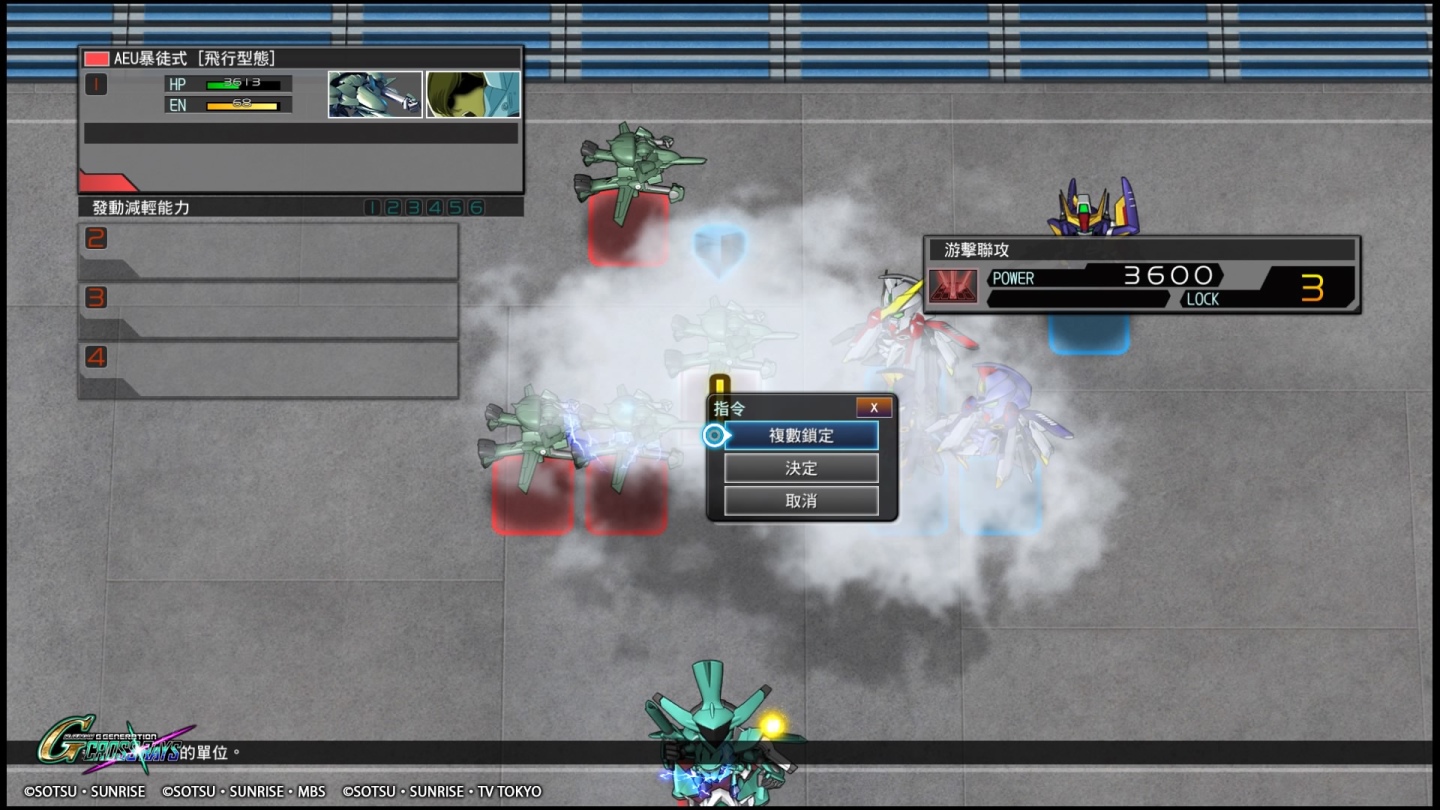Click the empty squad slot 2 panel
1440x810 pixels.
[268, 248]
